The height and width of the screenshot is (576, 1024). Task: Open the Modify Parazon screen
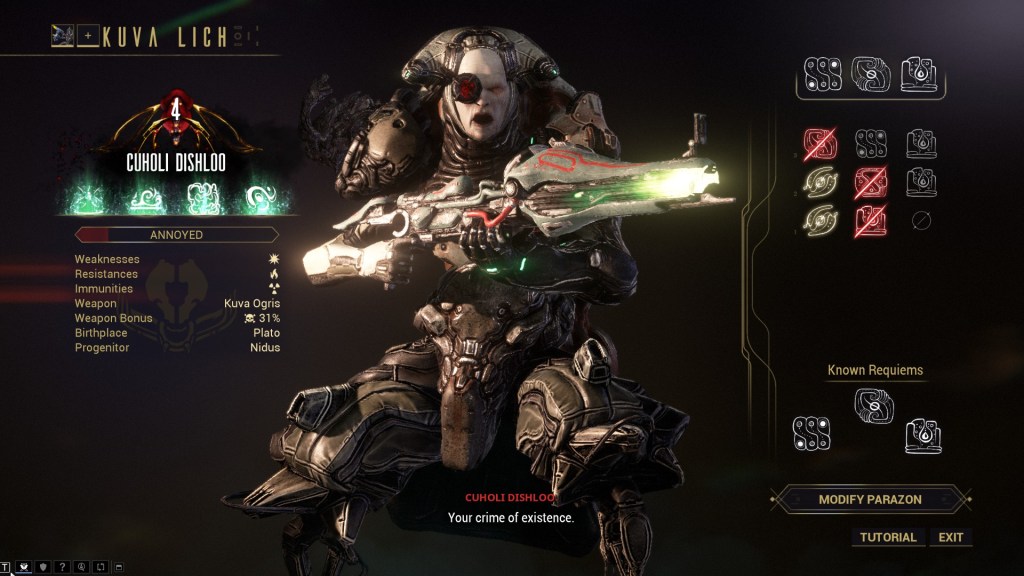click(x=869, y=499)
